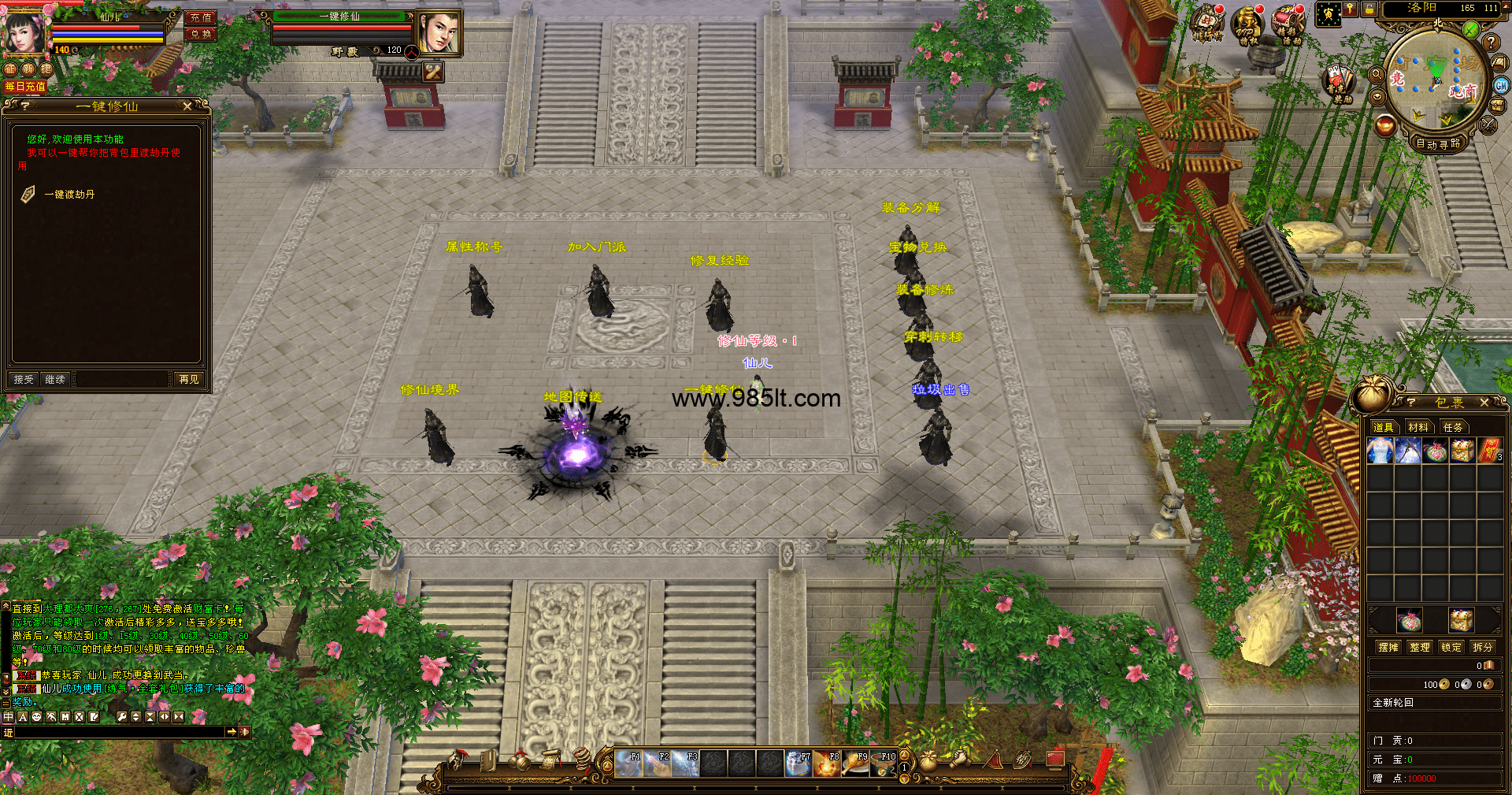Close the 一键修仙 dialogue window
The image size is (1512, 795).
(187, 106)
